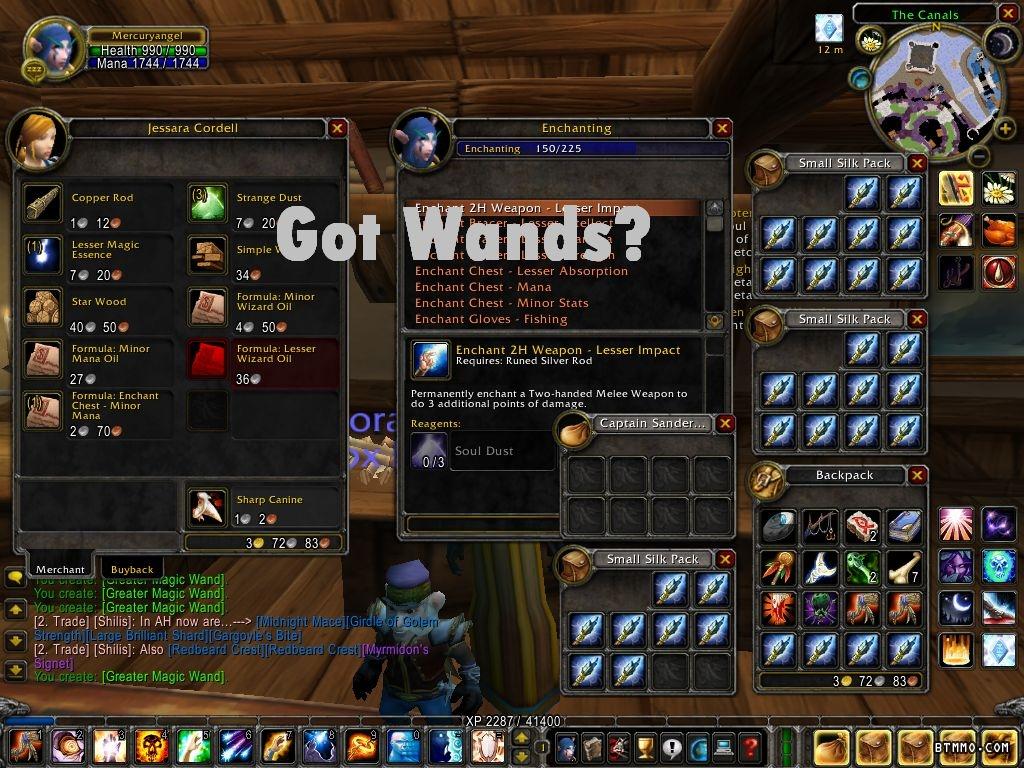Choose Enchant Chest - Minor Stats recipe
This screenshot has height=768, width=1024.
[501, 303]
